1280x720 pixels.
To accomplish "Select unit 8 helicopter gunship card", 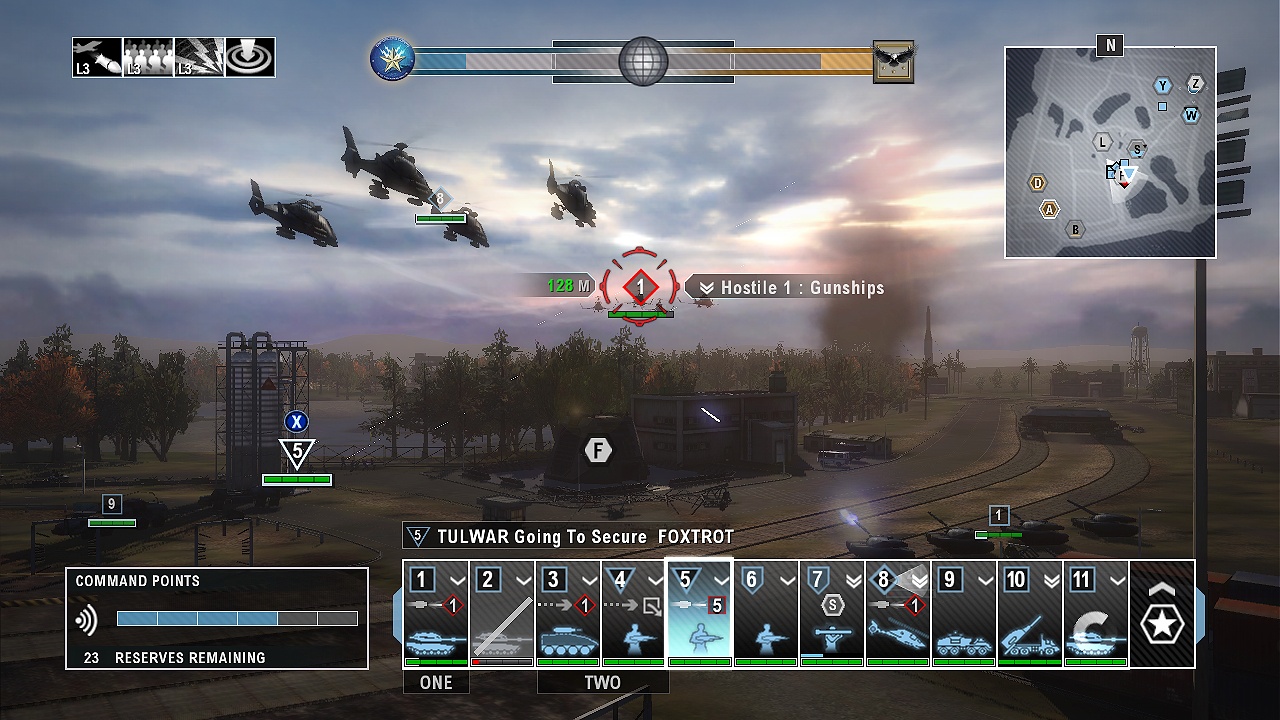I will tap(898, 613).
